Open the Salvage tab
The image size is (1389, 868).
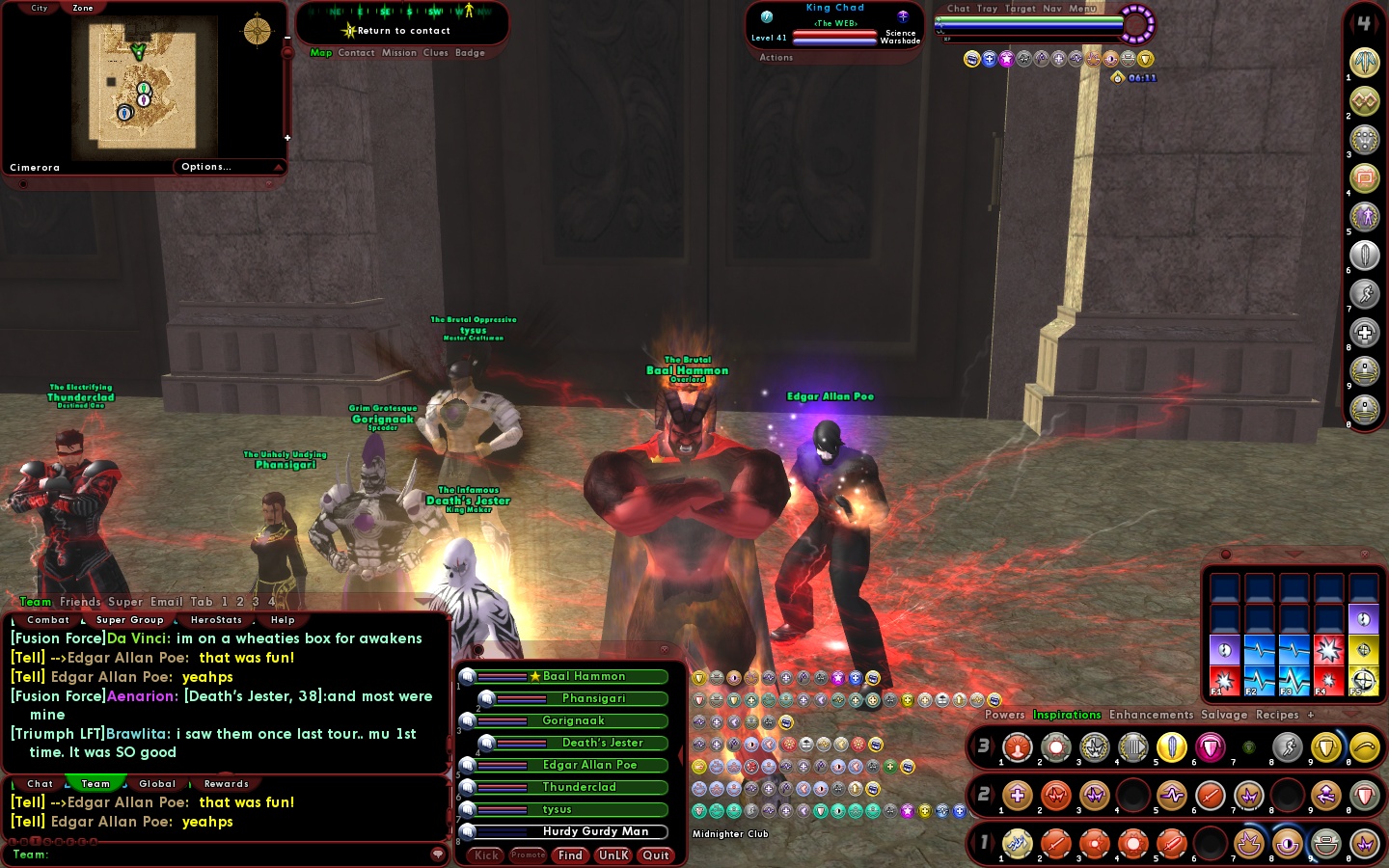click(1224, 716)
